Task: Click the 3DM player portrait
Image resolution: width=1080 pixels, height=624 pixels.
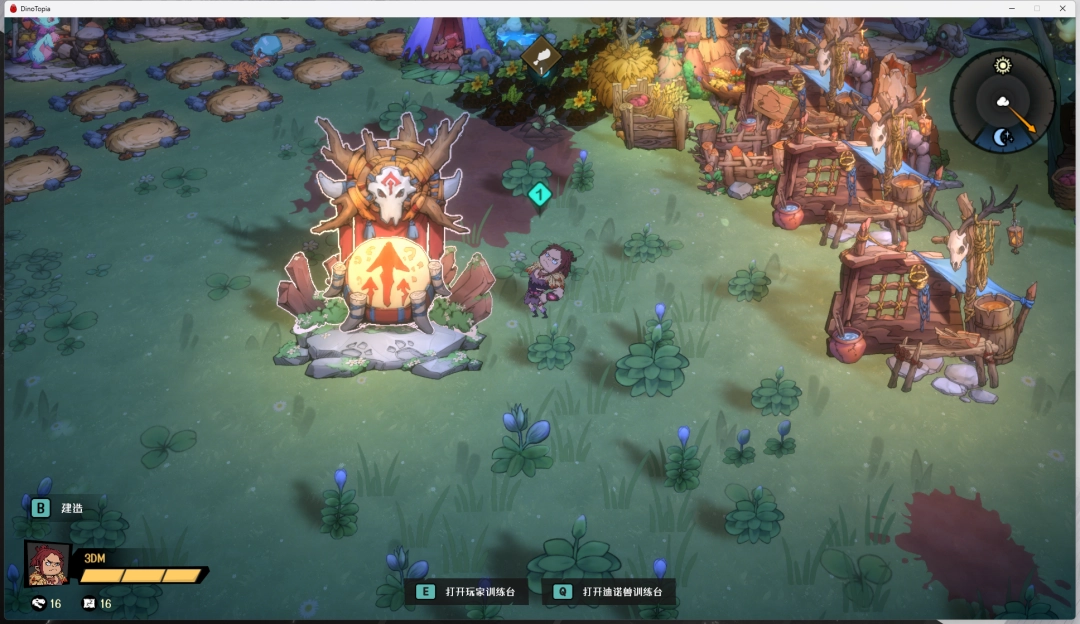Action: pyautogui.click(x=47, y=564)
